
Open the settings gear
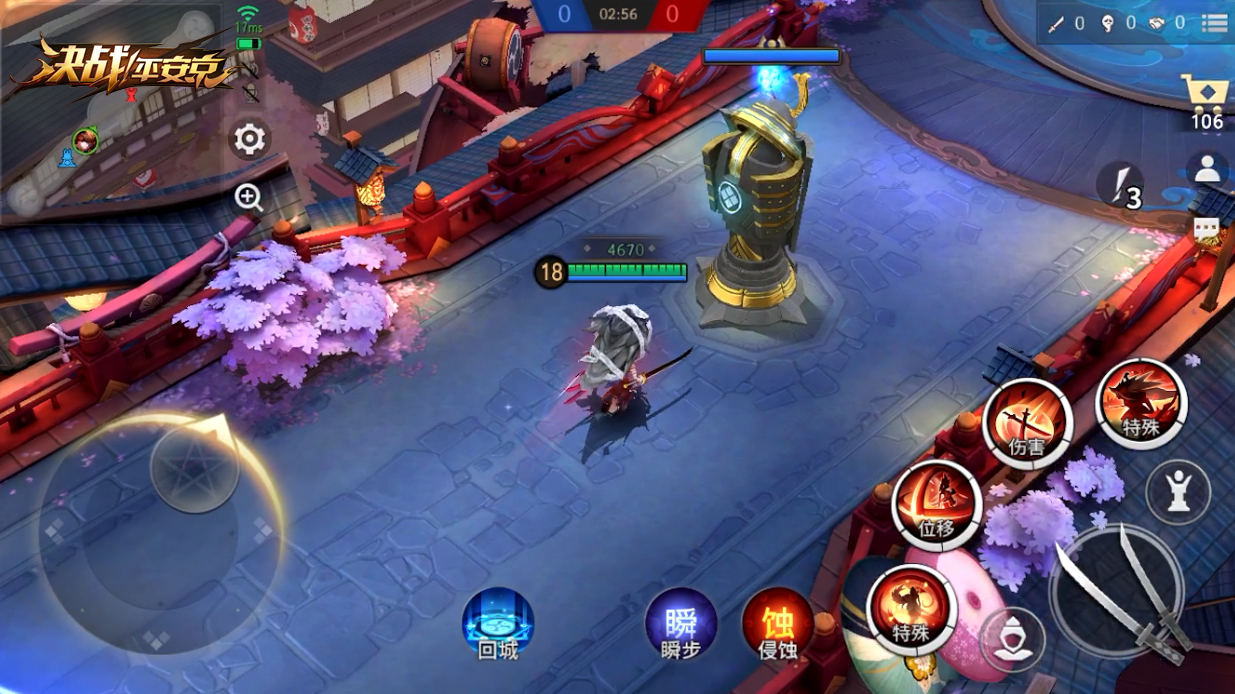pos(249,139)
